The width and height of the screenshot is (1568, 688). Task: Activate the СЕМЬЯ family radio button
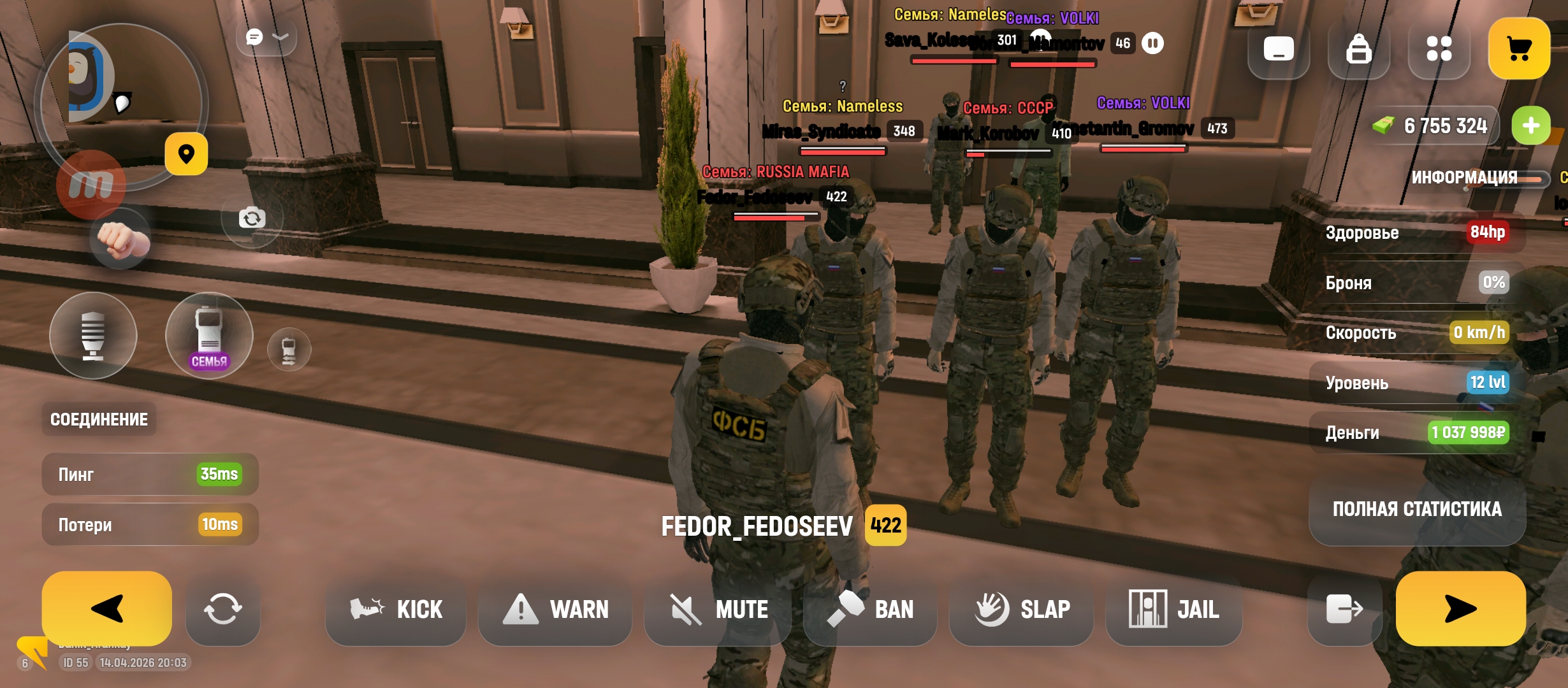point(209,336)
